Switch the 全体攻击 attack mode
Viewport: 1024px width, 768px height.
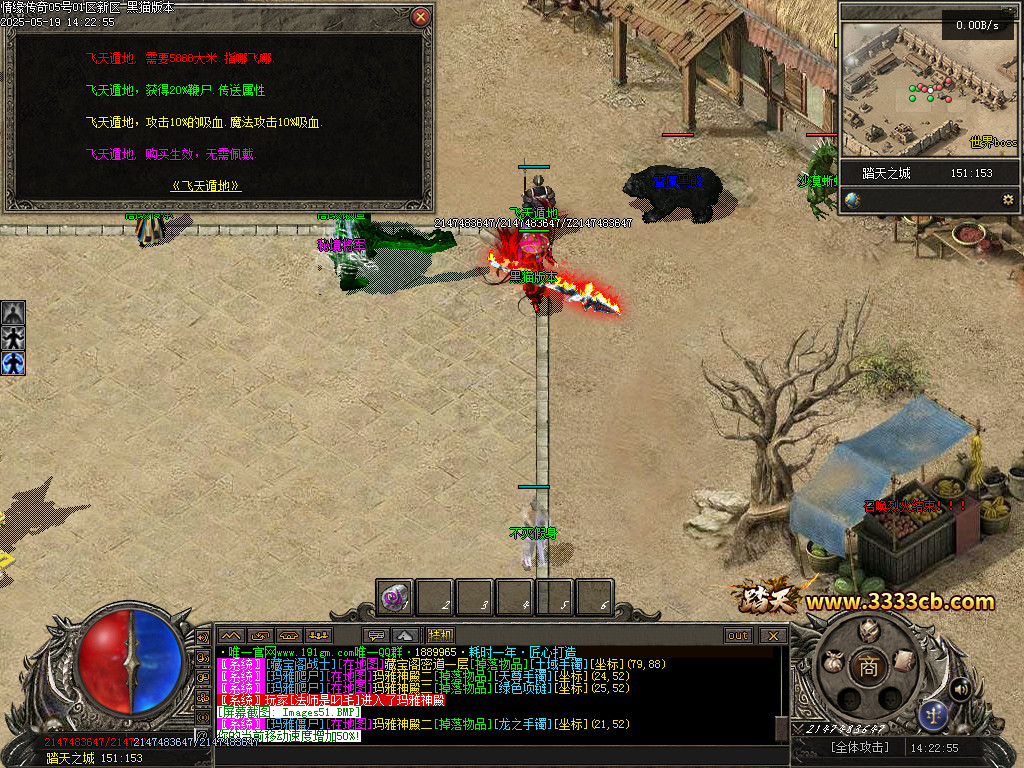pos(860,747)
